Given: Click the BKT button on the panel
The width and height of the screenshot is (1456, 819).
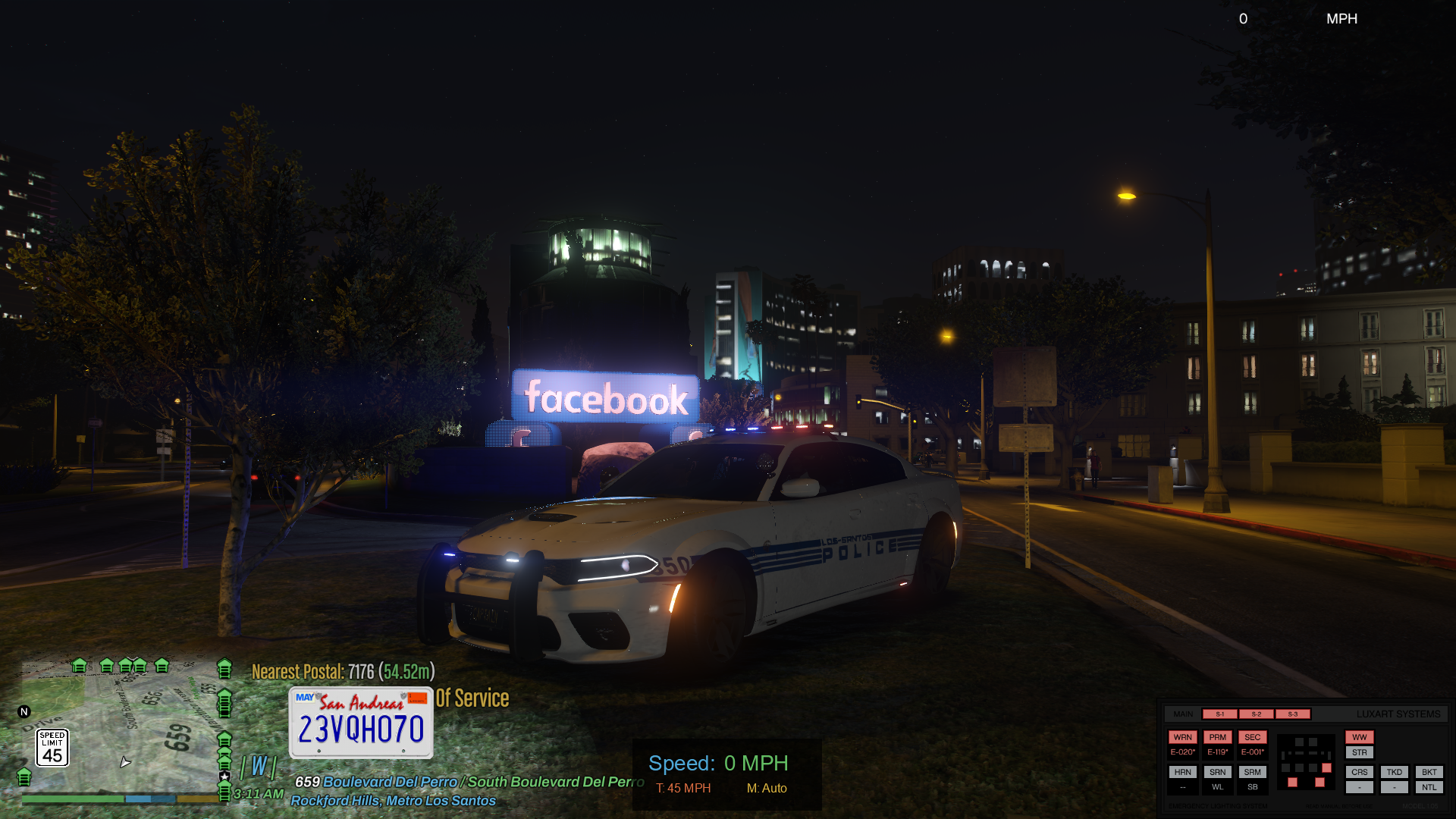Looking at the screenshot, I should tap(1429, 772).
